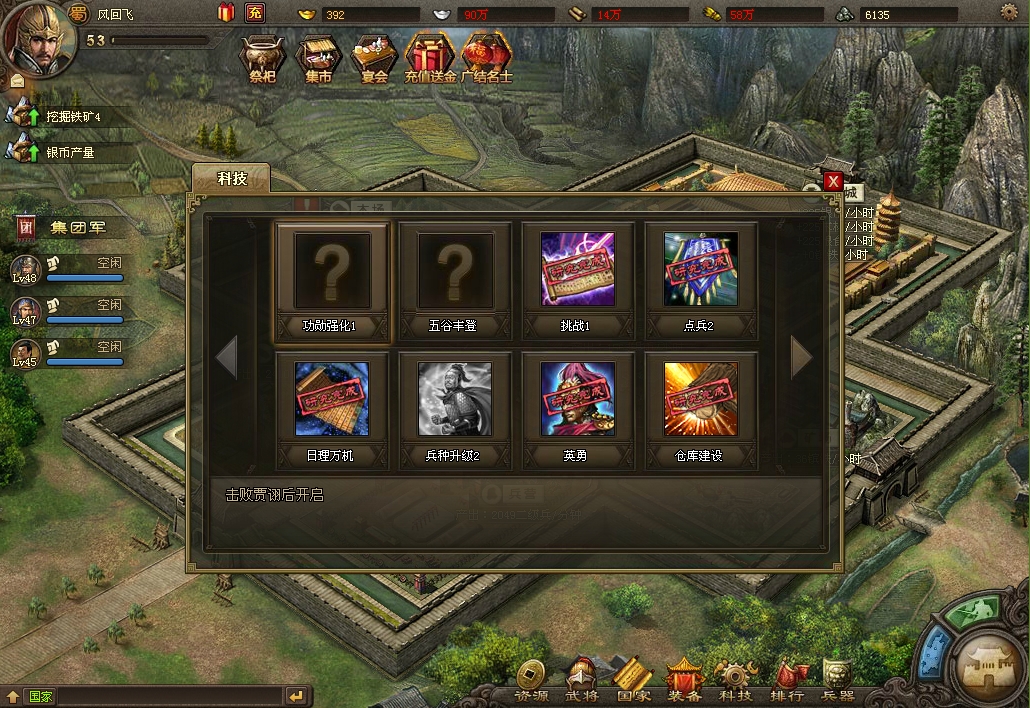Open the 充值送金 recharge gift
1030x708 pixels.
(430, 58)
